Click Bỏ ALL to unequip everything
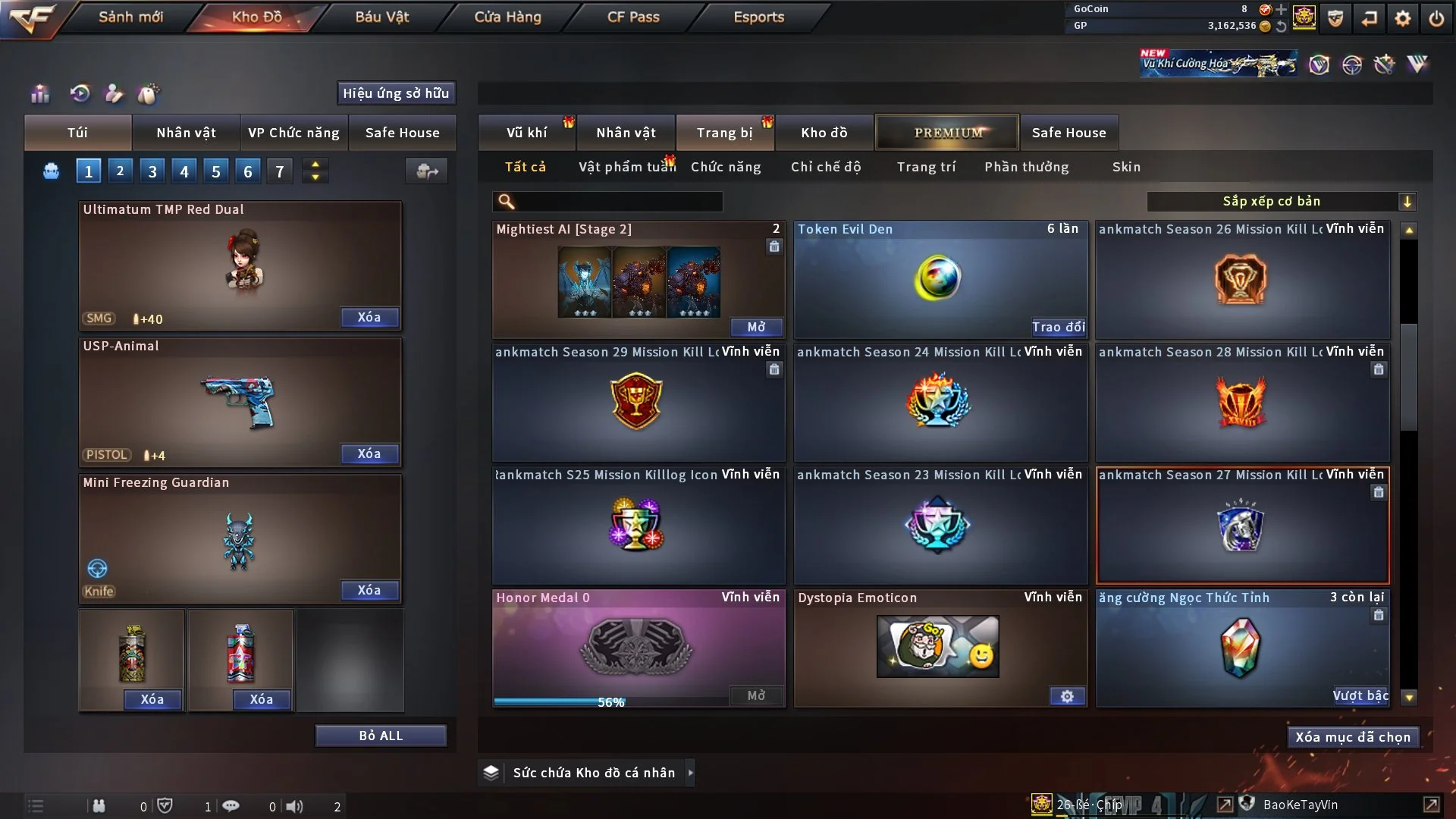 coord(381,736)
